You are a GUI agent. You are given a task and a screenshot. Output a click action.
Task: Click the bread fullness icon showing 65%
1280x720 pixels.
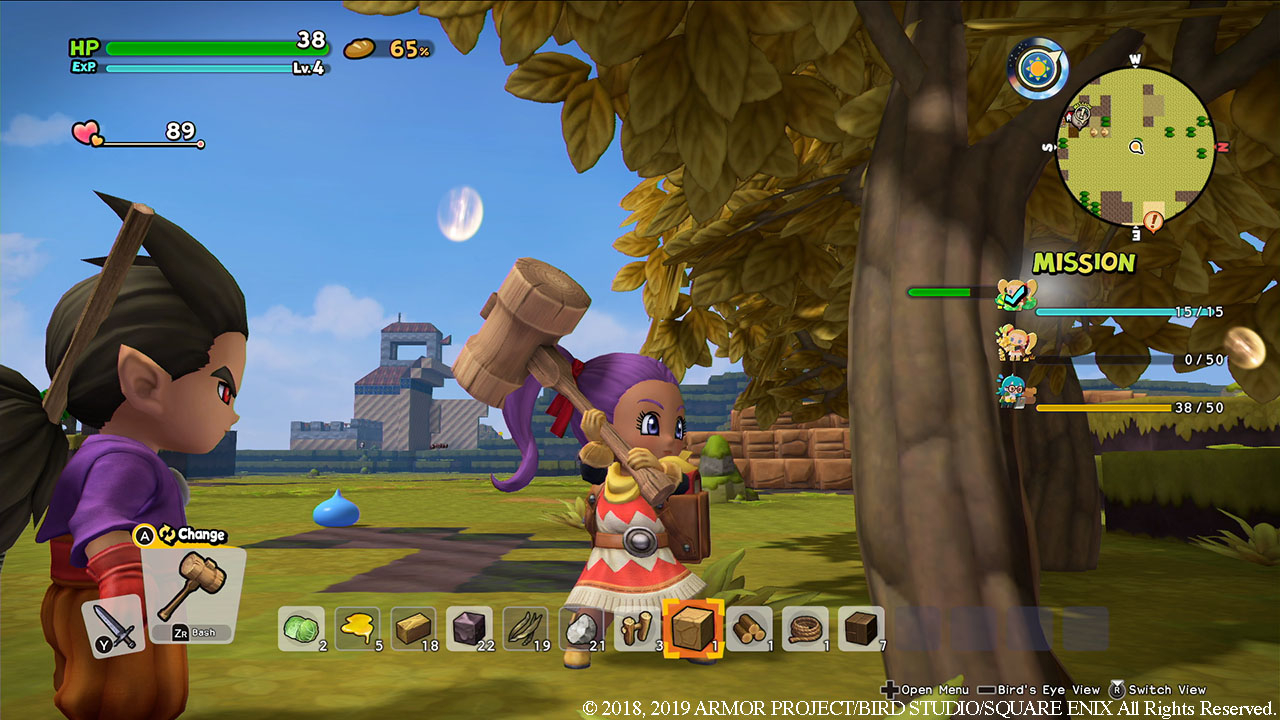click(357, 47)
